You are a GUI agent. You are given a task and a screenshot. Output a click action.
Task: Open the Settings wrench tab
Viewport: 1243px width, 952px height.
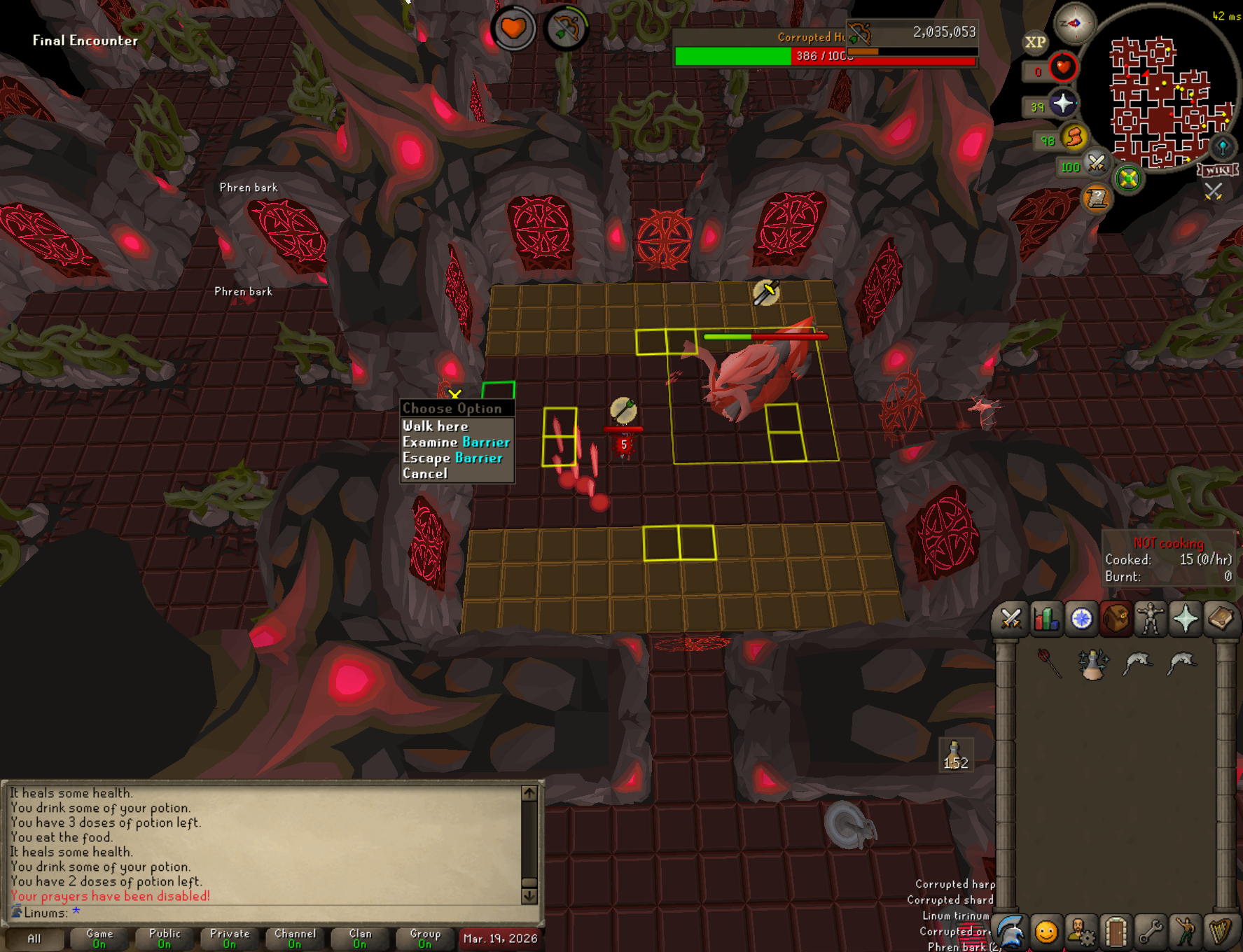[x=1151, y=932]
